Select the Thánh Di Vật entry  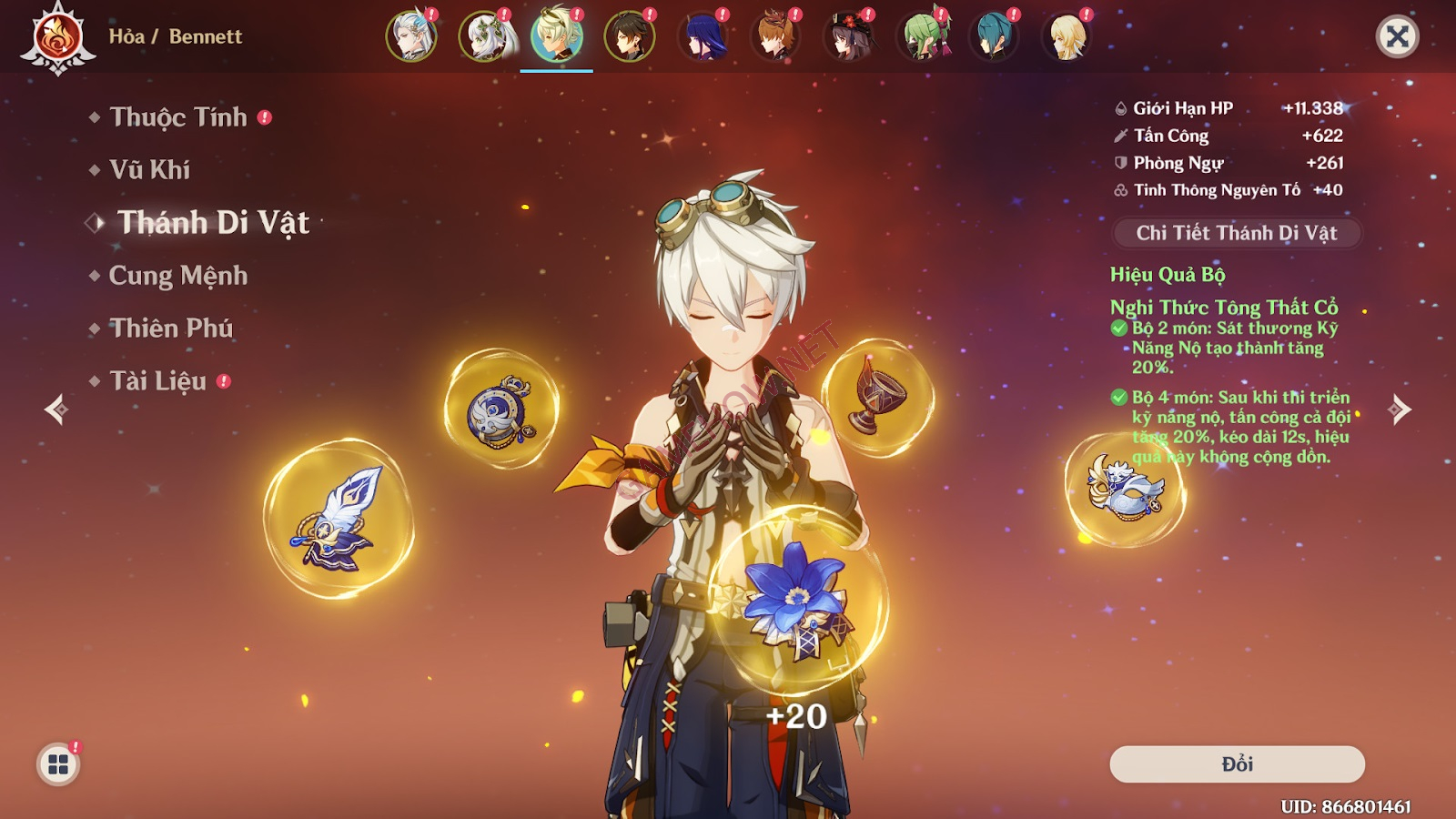point(213,223)
